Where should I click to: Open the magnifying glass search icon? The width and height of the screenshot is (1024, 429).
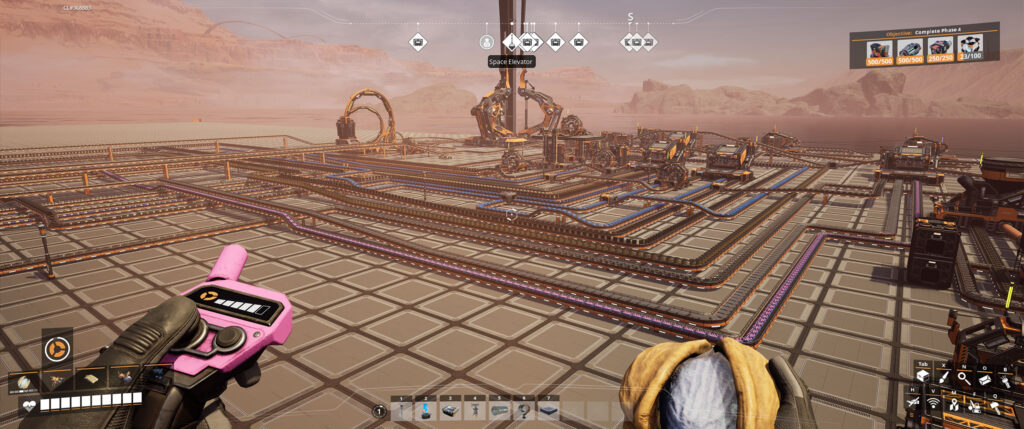coord(963,378)
